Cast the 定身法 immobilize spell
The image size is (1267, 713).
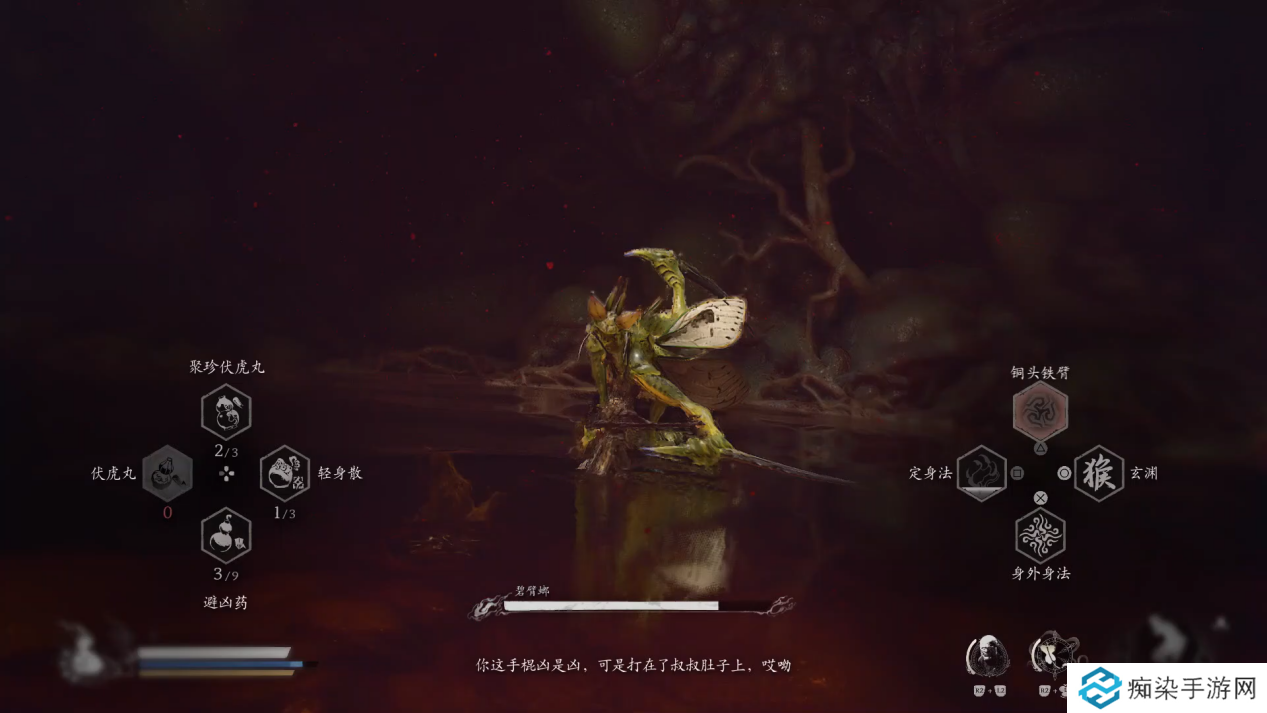[x=981, y=473]
